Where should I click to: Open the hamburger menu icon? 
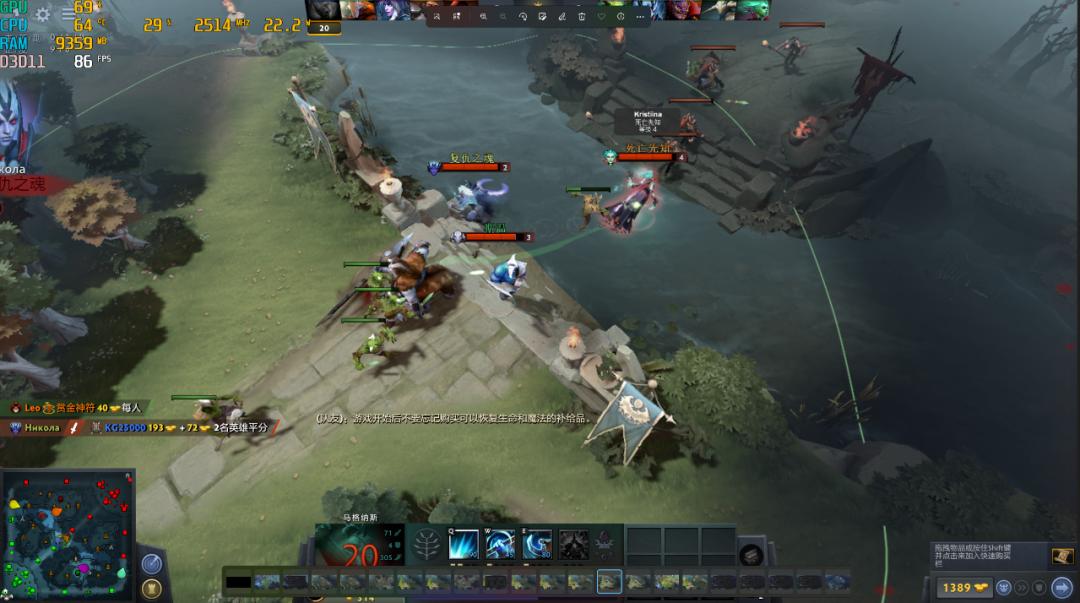click(68, 14)
